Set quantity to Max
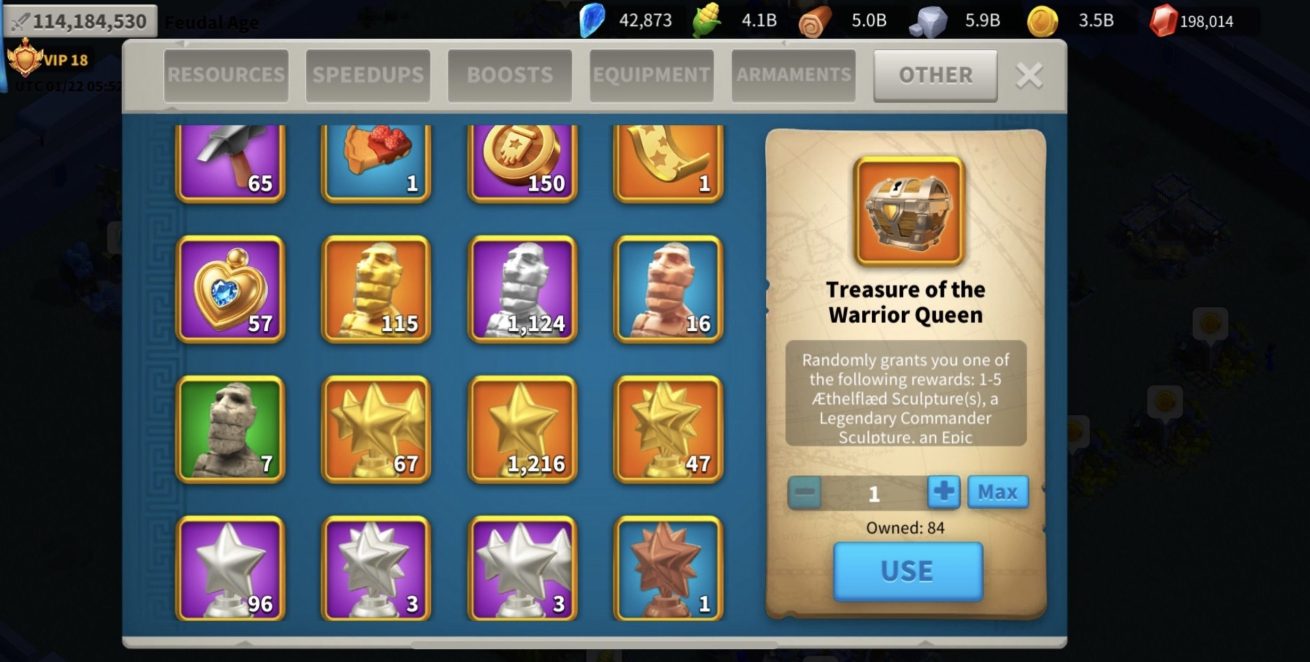 [x=997, y=492]
